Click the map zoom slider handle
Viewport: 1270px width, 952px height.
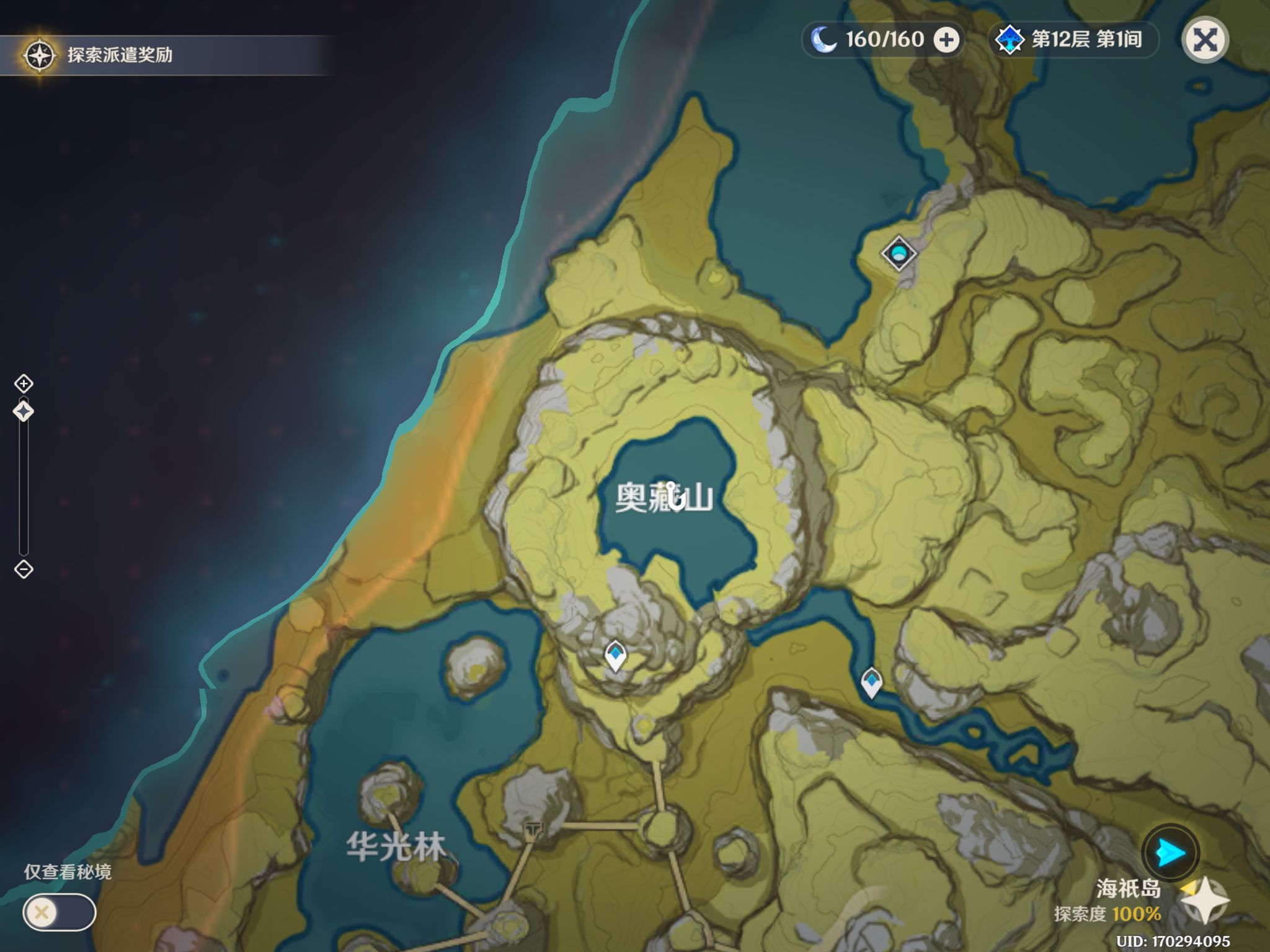coord(24,412)
